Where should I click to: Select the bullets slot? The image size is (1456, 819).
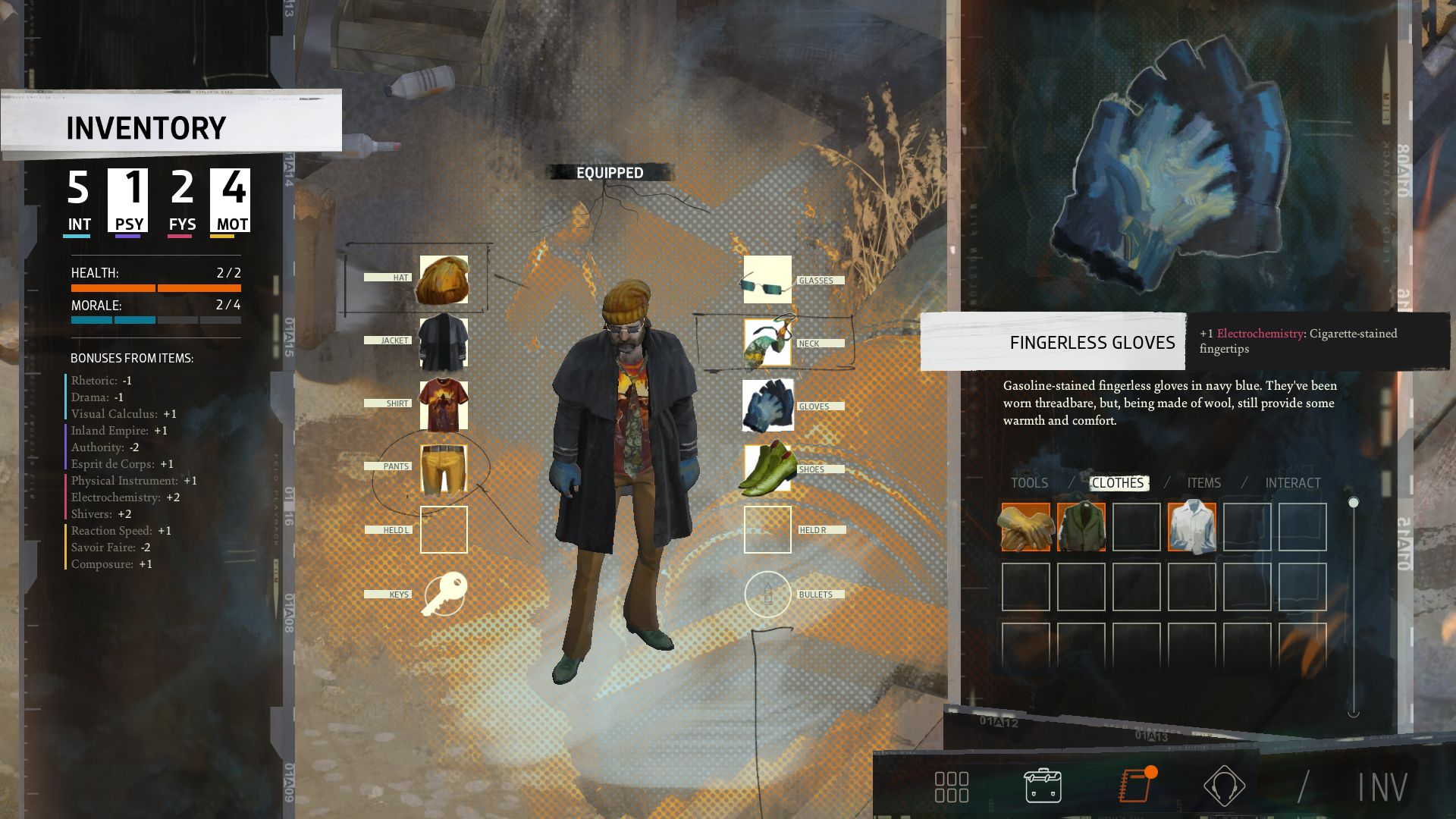point(767,594)
